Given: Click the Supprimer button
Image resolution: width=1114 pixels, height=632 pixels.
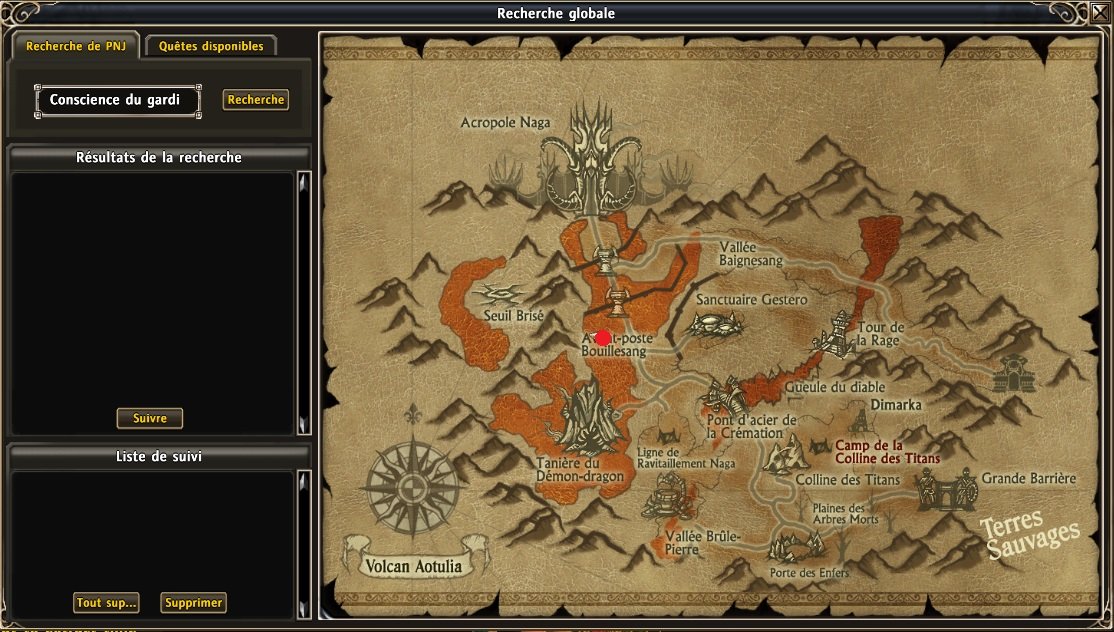Looking at the screenshot, I should pos(193,603).
